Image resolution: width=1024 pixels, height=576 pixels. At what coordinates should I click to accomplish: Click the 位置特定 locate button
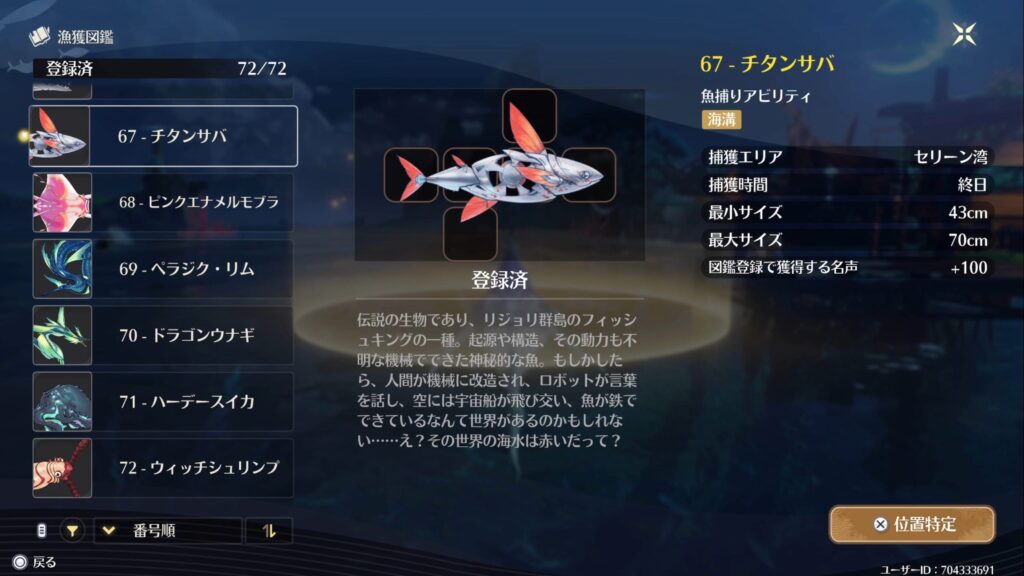click(x=911, y=524)
